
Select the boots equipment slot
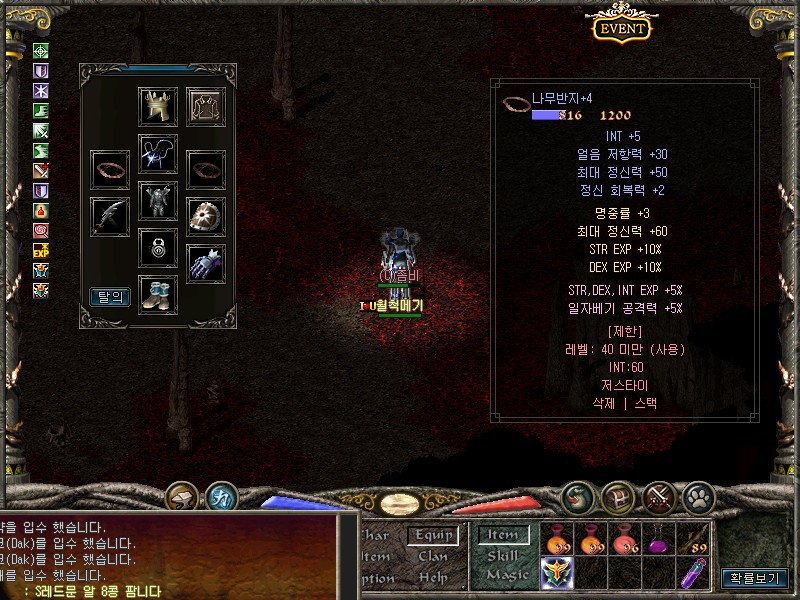(x=158, y=295)
